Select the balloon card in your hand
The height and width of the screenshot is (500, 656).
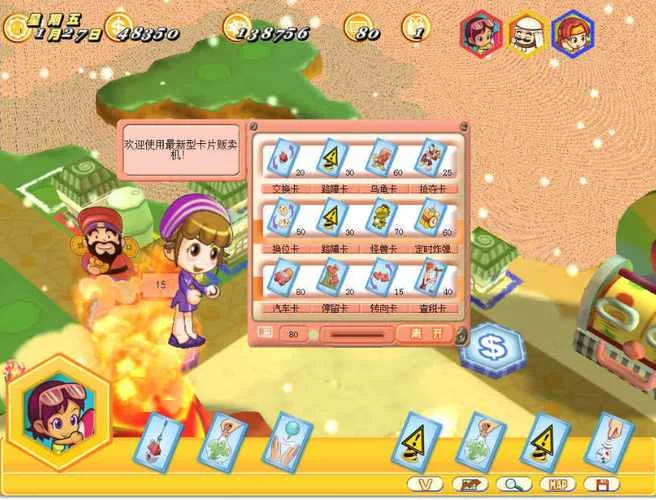pyautogui.click(x=288, y=440)
